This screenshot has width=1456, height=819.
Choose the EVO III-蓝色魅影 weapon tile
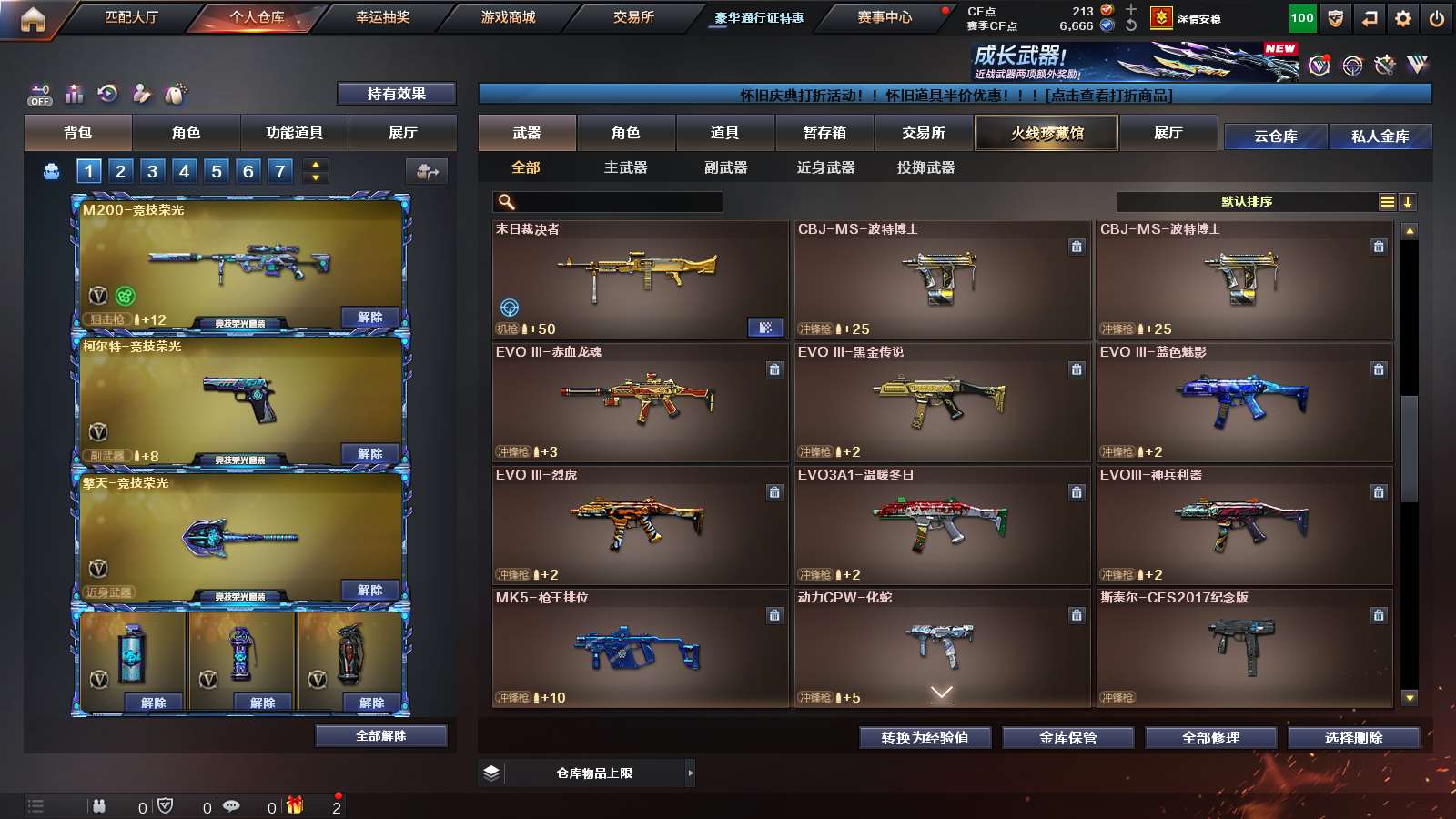coord(1243,402)
